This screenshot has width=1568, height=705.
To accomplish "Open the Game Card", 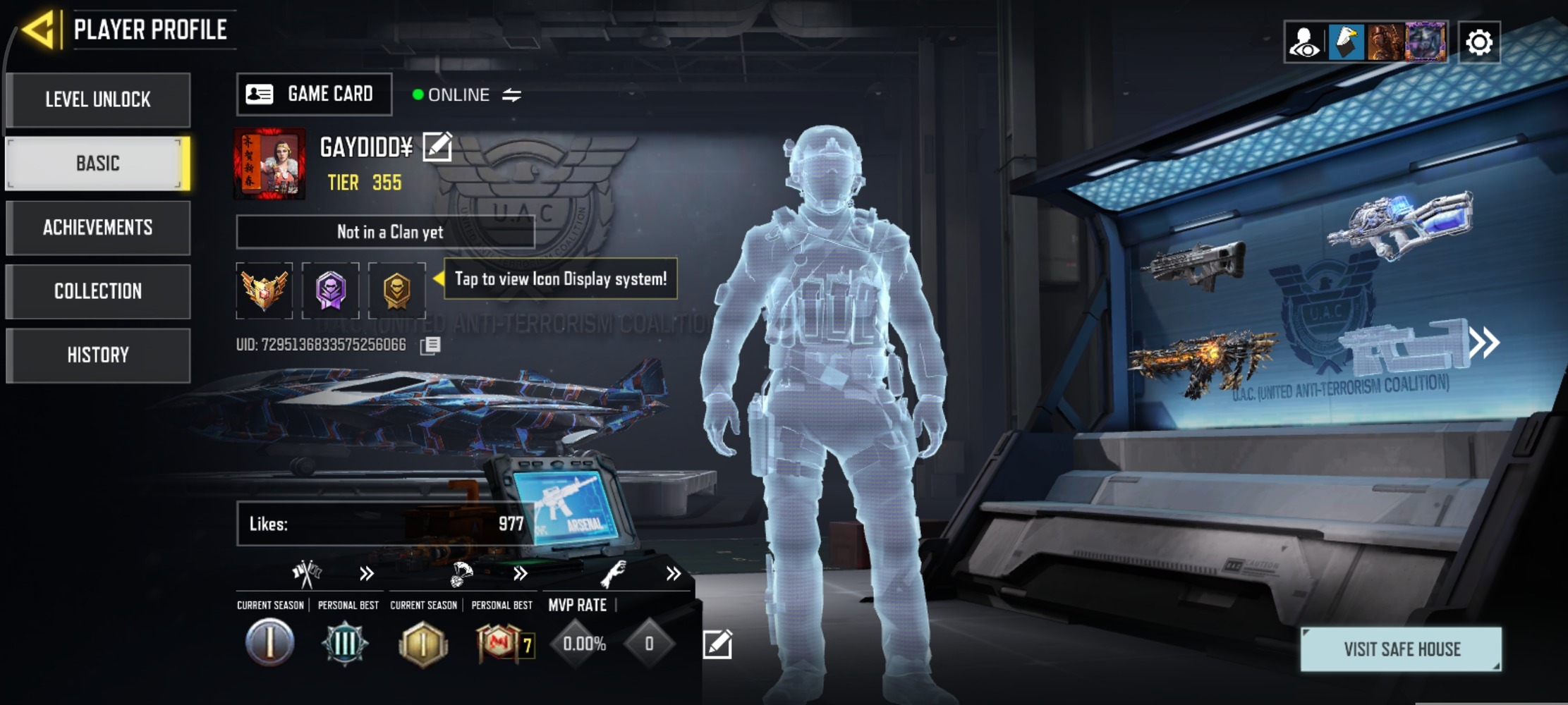I will (x=314, y=94).
